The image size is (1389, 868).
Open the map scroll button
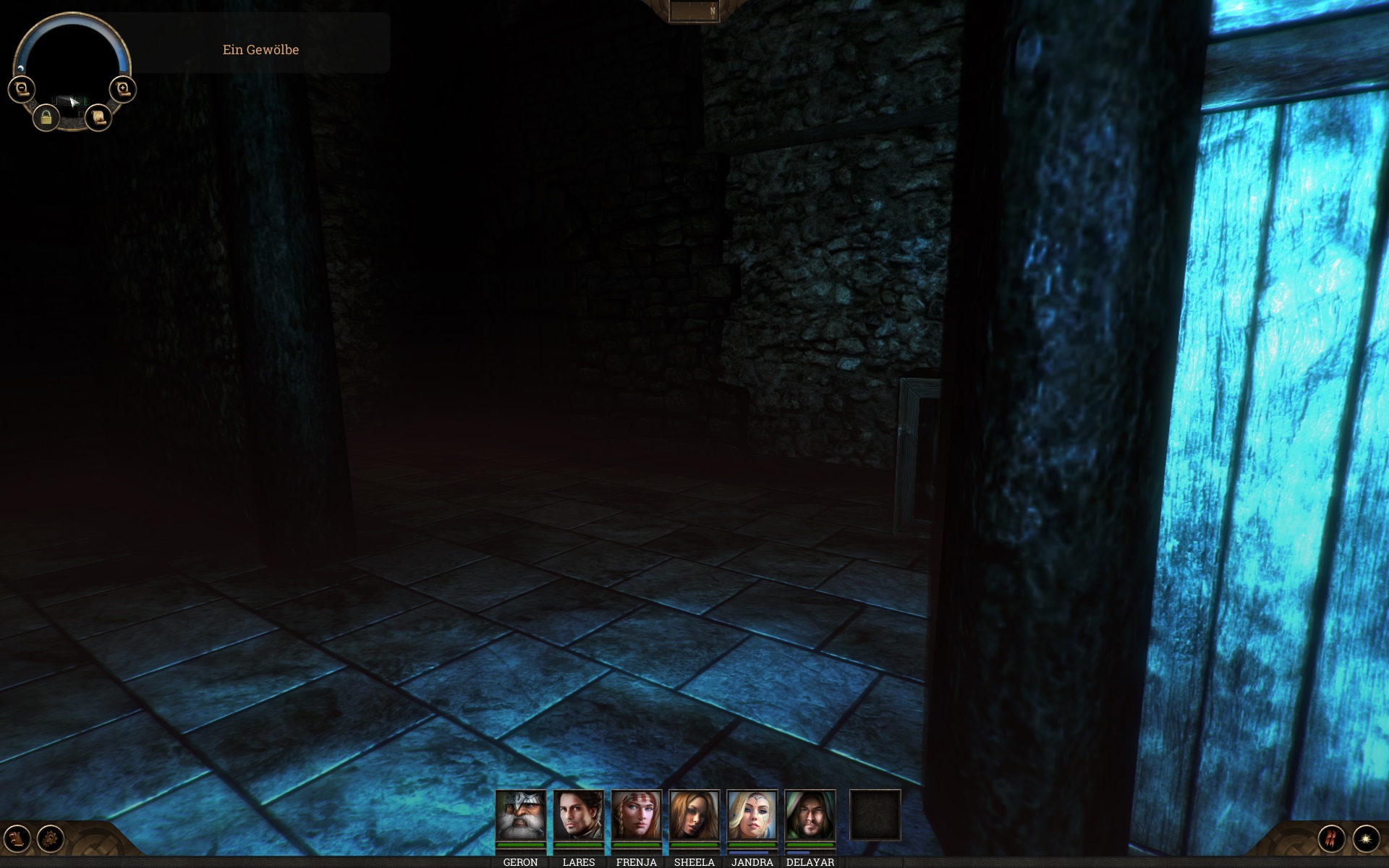click(x=98, y=117)
